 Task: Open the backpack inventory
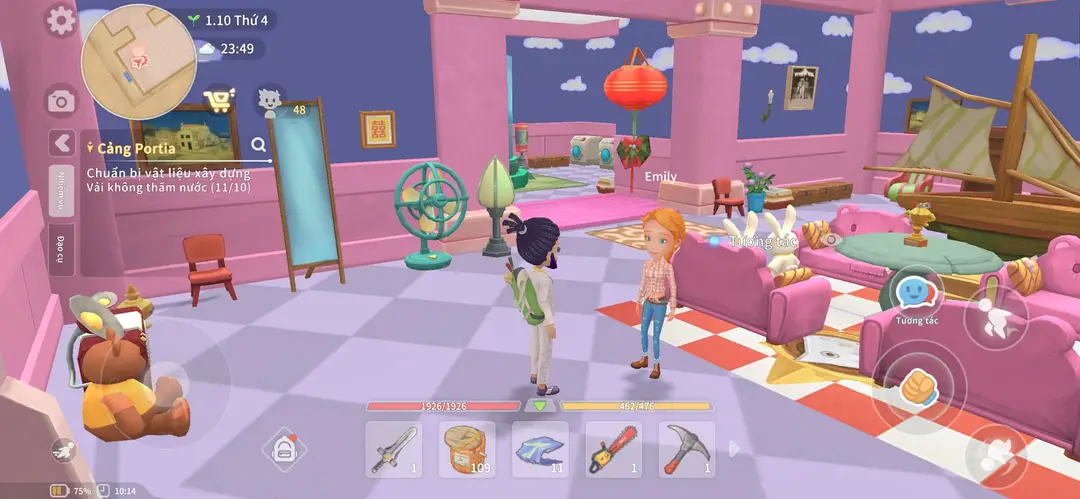tap(284, 449)
